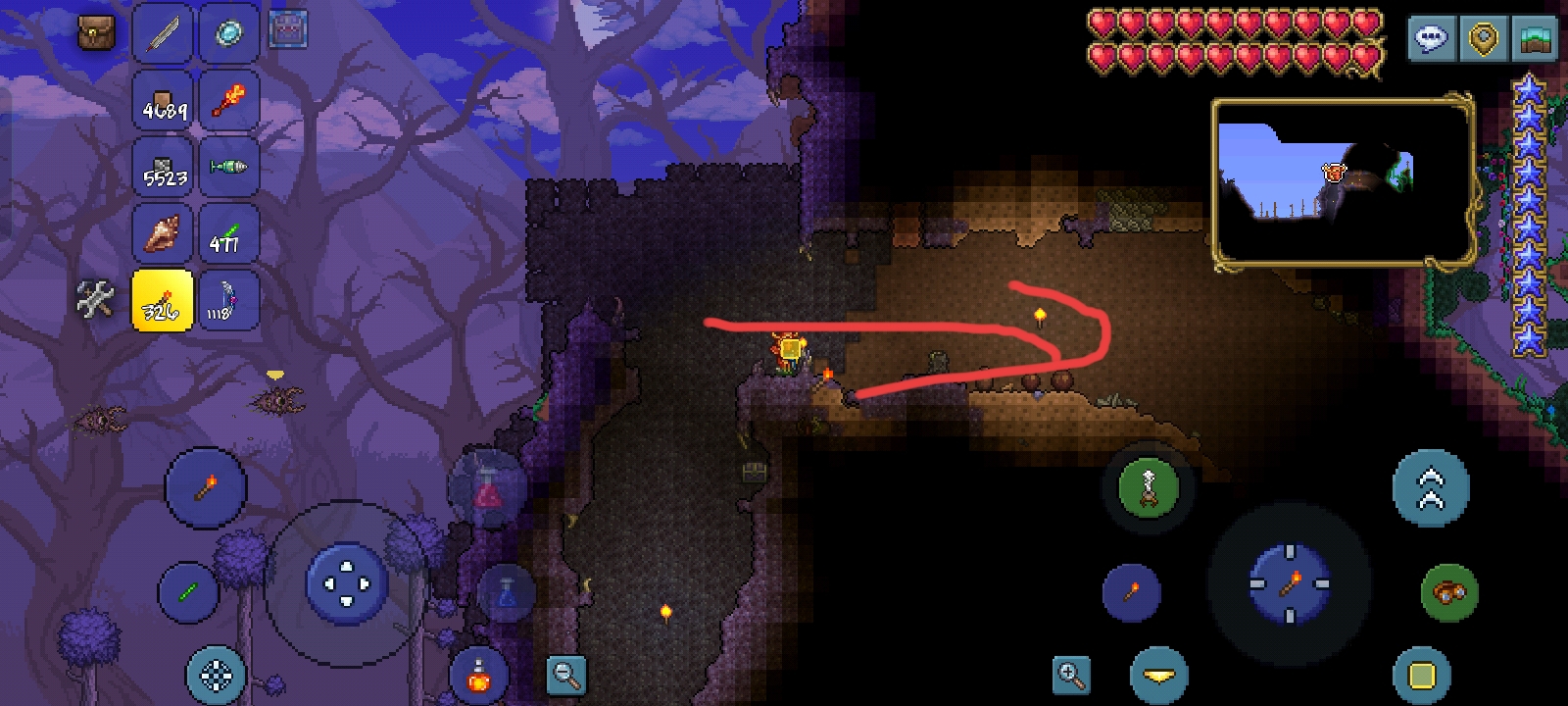Fire the grappling hook button
This screenshot has height=706, width=1568.
(x=1147, y=486)
